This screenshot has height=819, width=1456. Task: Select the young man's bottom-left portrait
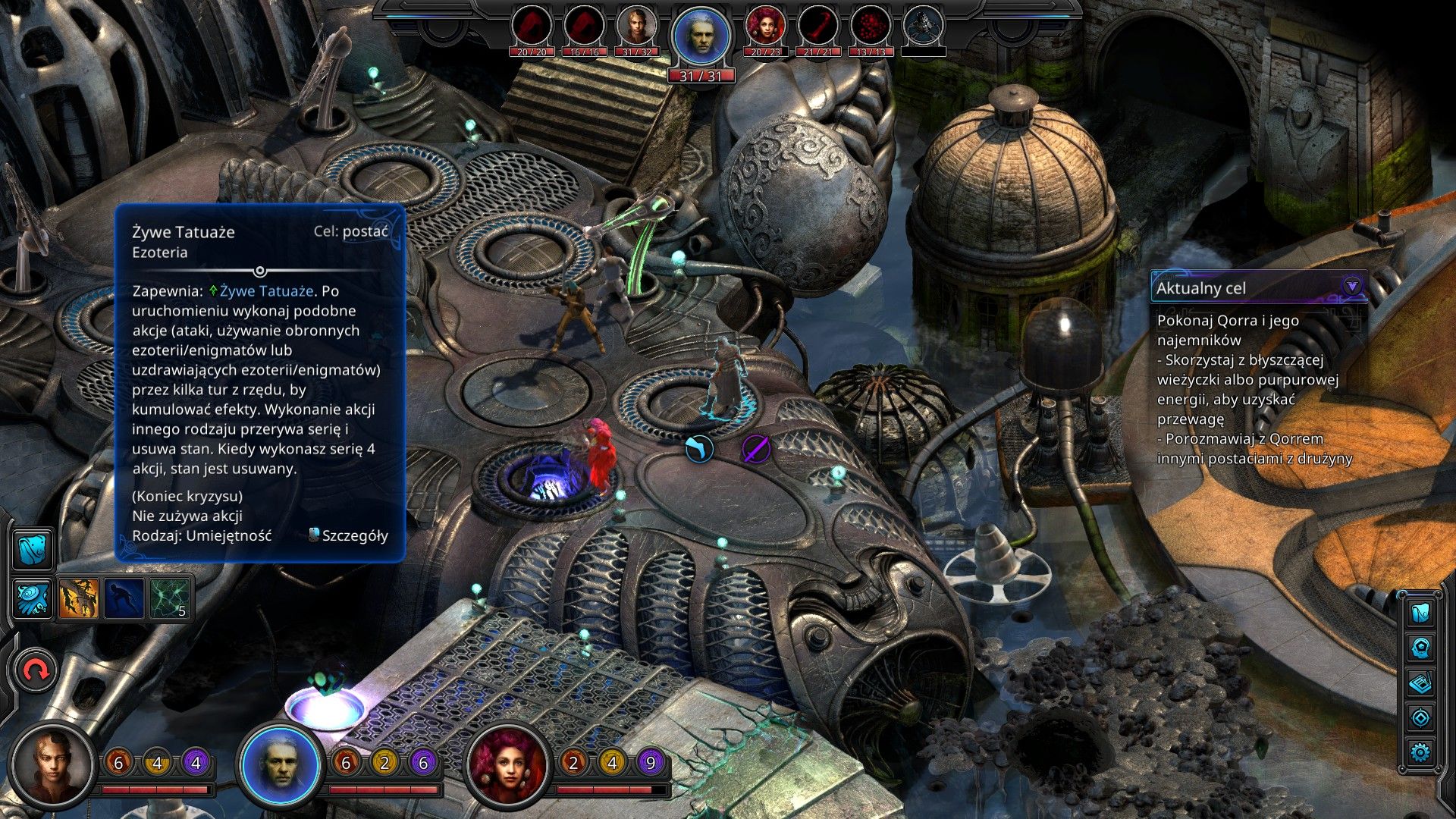(x=53, y=764)
